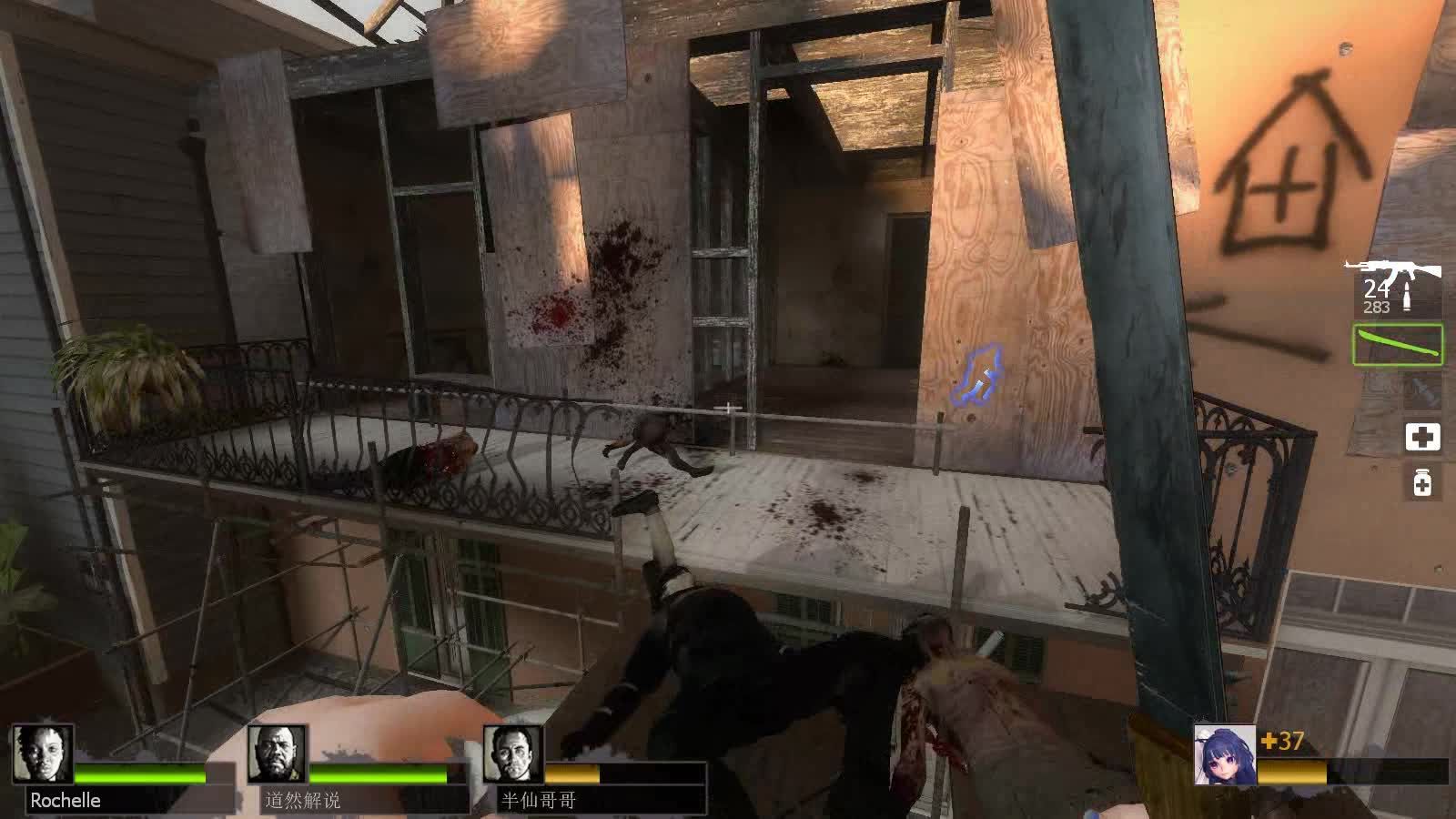Screen dimensions: 1456x819
Task: Click the anime girl player avatar
Action: 1225,755
